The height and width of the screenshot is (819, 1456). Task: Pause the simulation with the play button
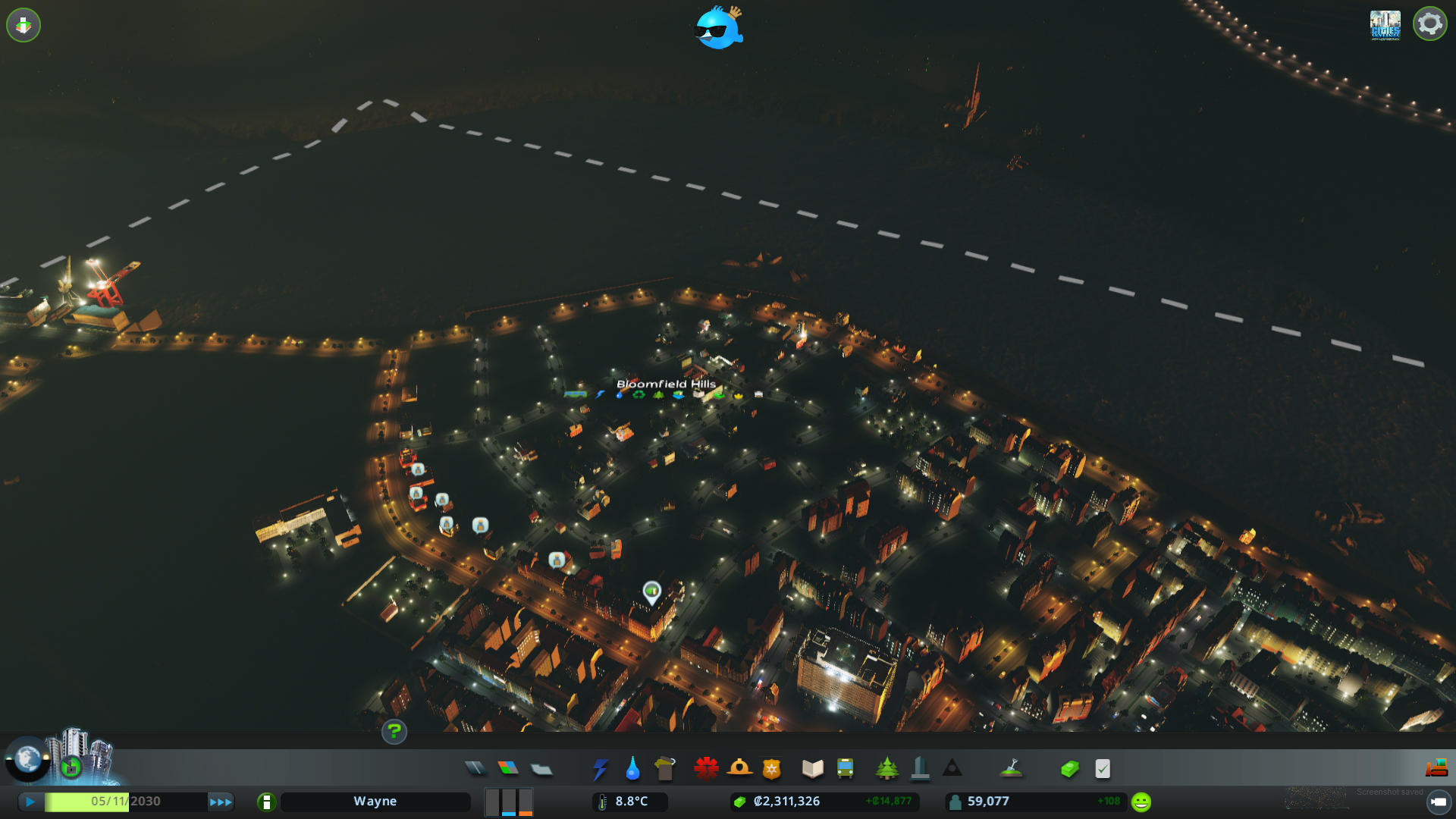click(30, 800)
